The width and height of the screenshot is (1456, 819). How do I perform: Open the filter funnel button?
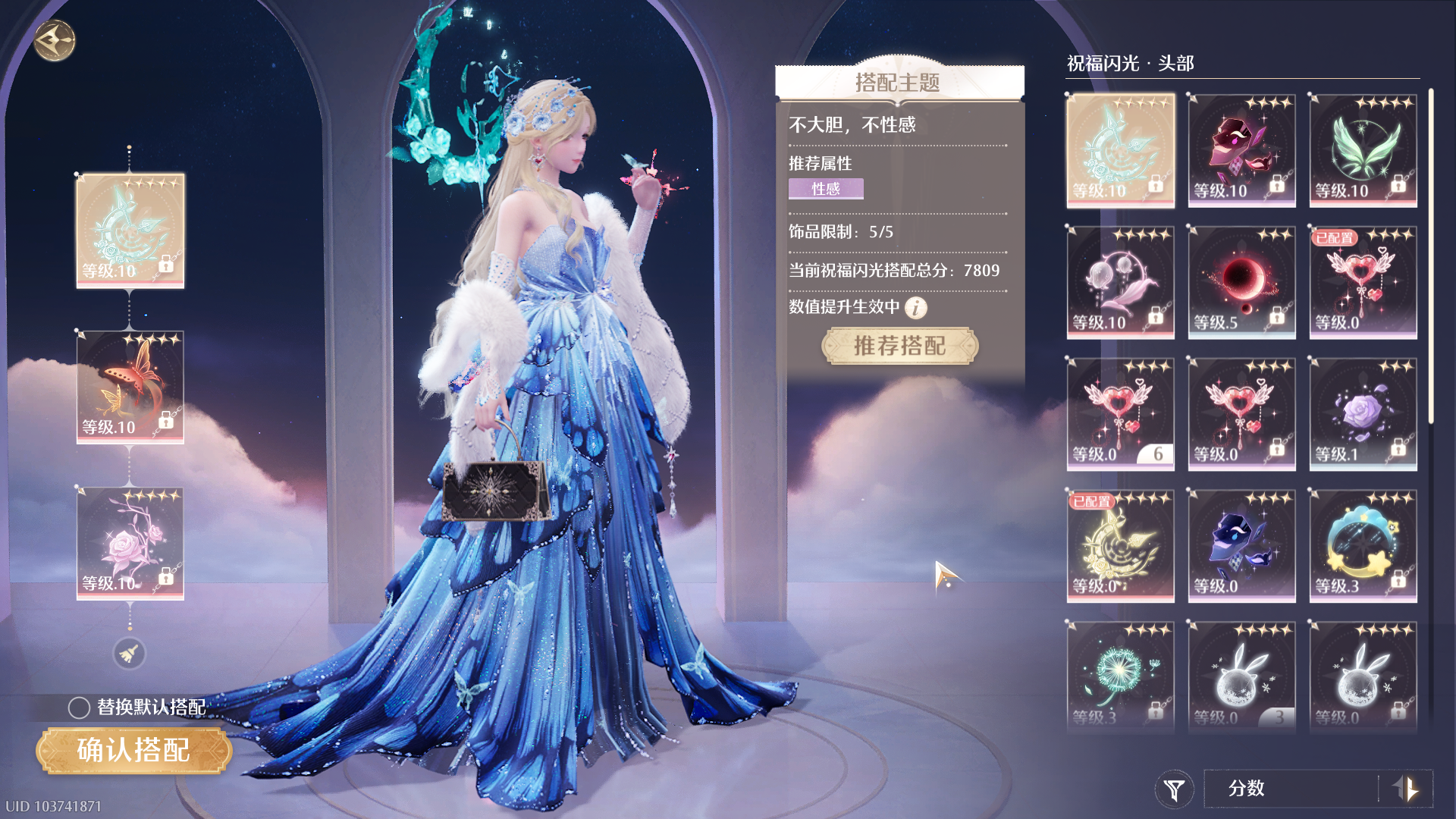pos(1174,789)
